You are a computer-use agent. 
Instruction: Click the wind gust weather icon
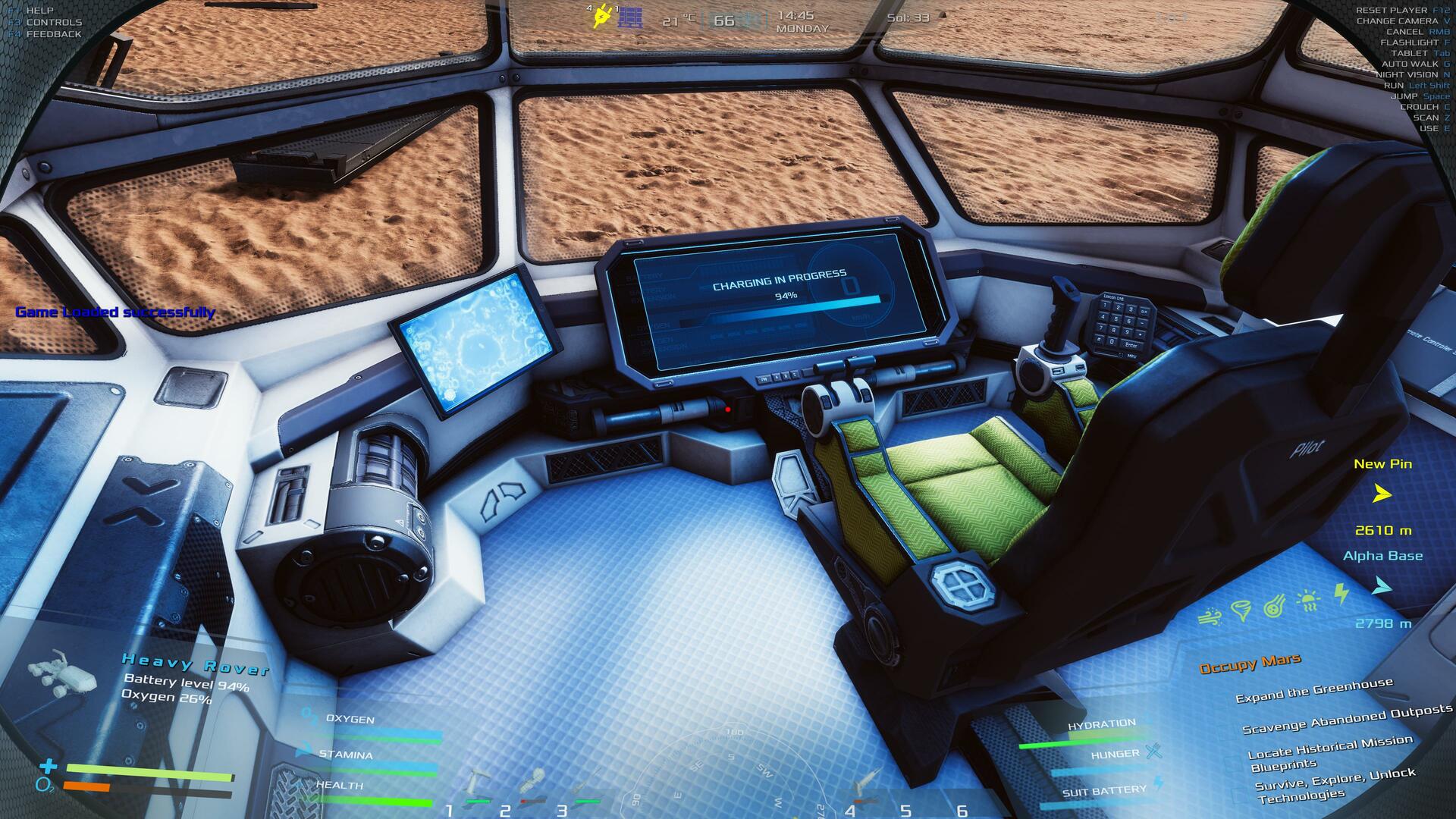coord(1209,617)
